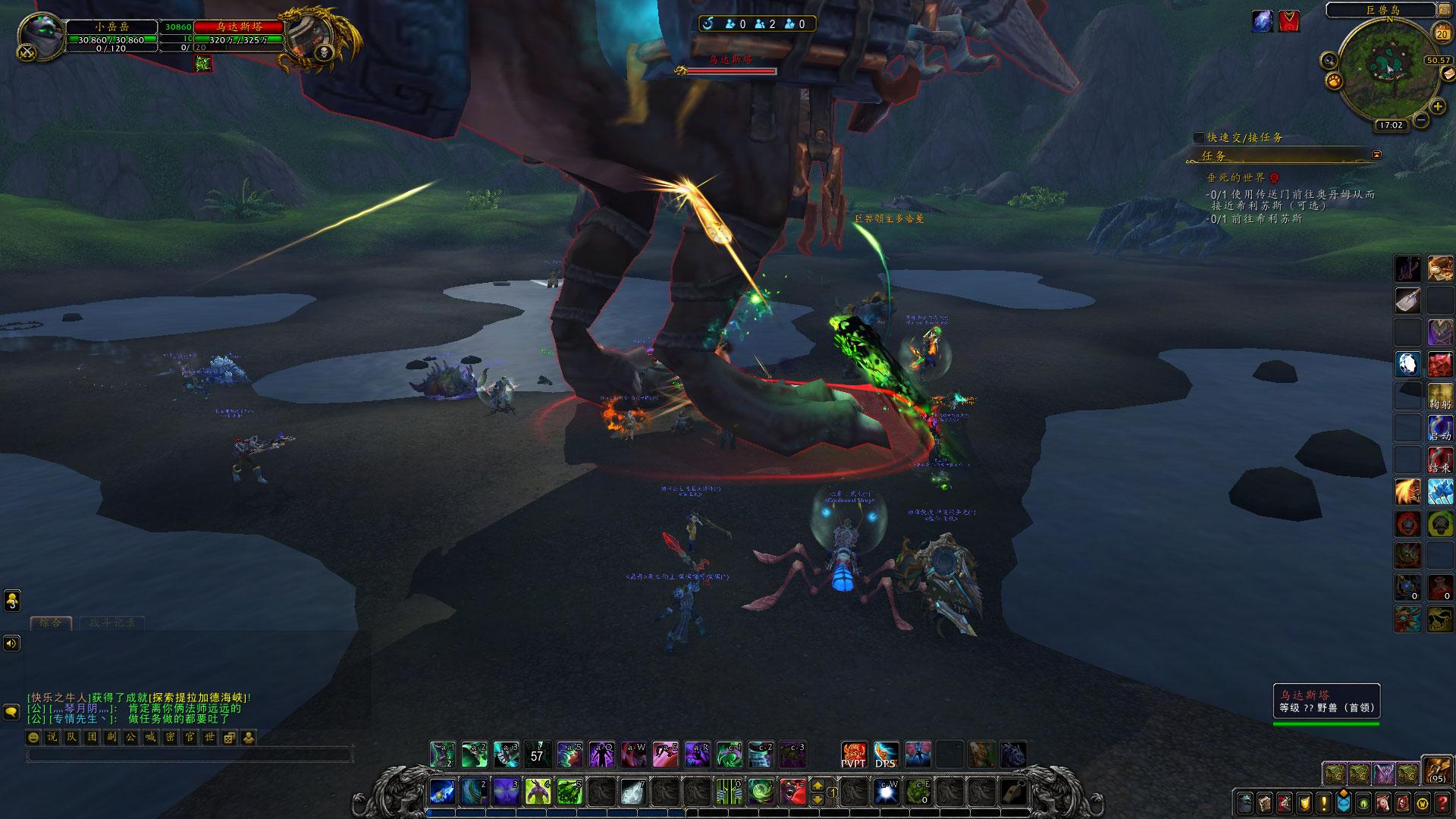Collapse the 任务 quest tracker

click(1376, 155)
